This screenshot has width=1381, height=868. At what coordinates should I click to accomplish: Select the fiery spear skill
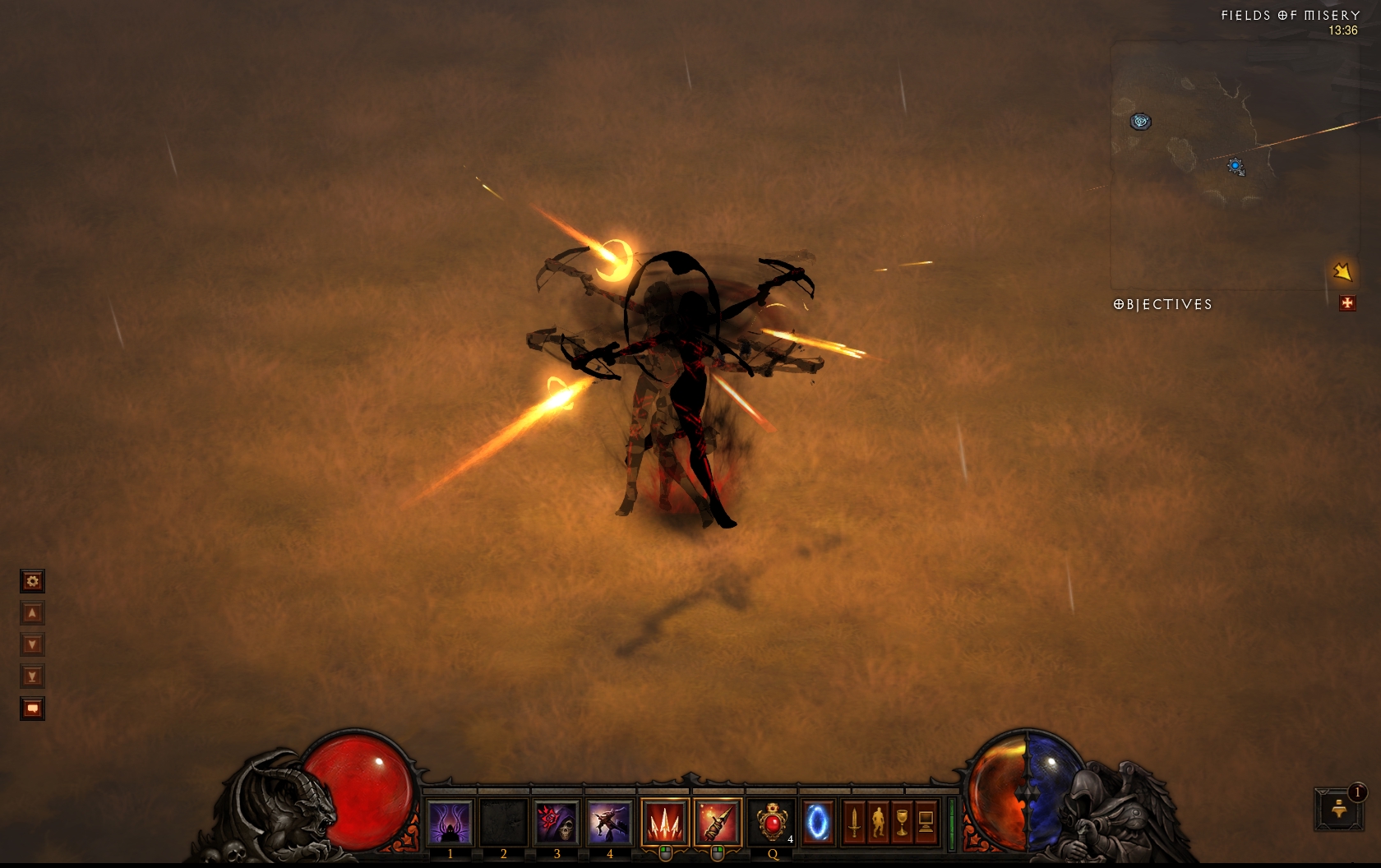click(717, 822)
